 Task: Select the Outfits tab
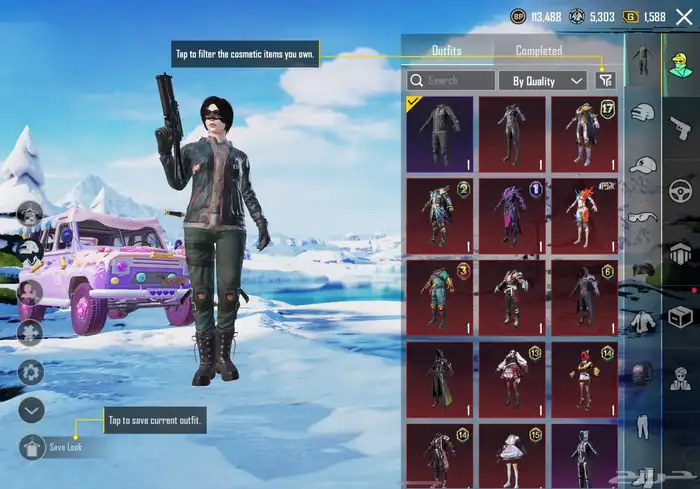446,50
